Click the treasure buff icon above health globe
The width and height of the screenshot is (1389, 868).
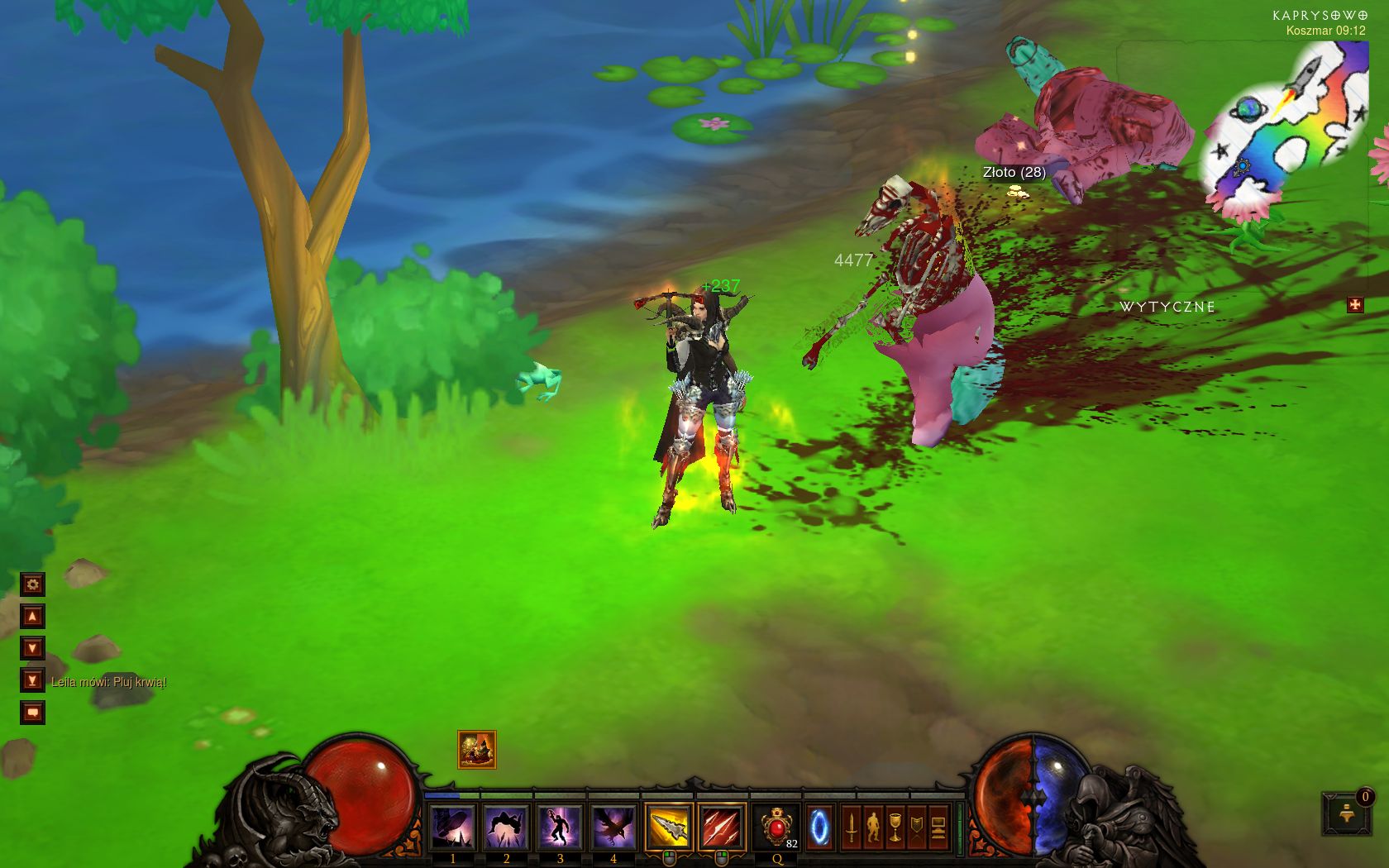pos(477,750)
